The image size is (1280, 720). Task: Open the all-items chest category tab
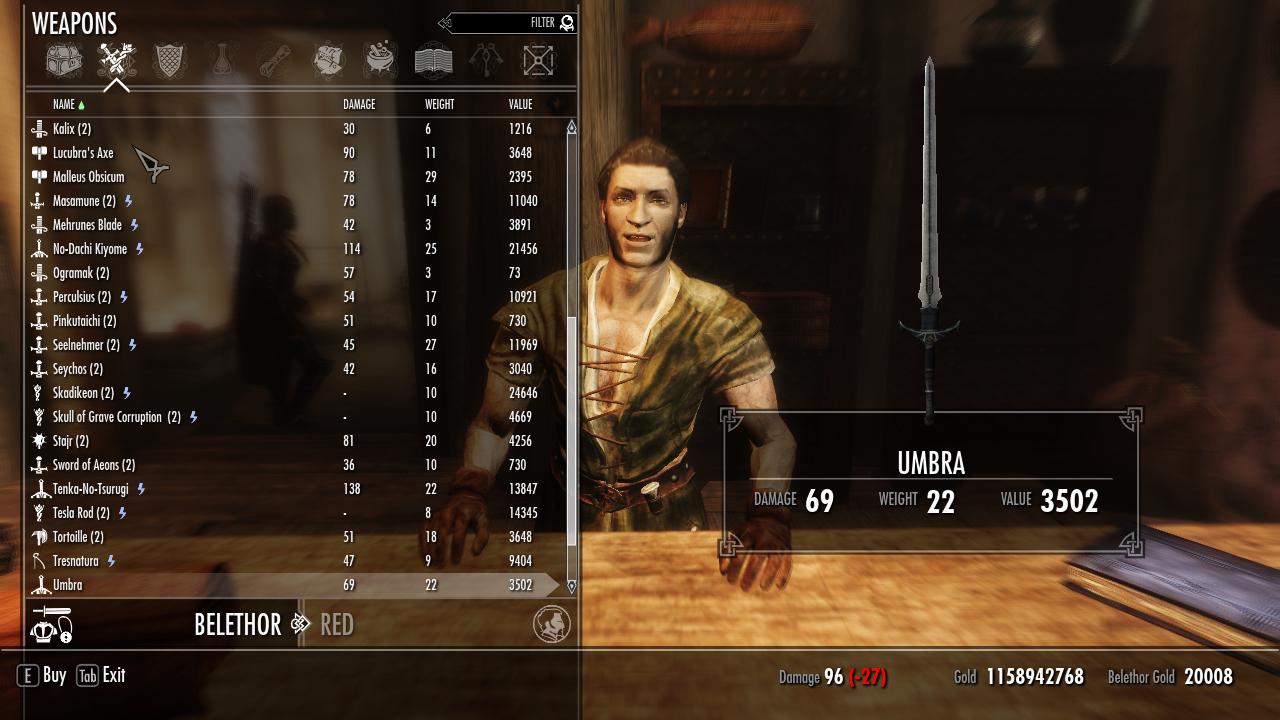pos(63,61)
